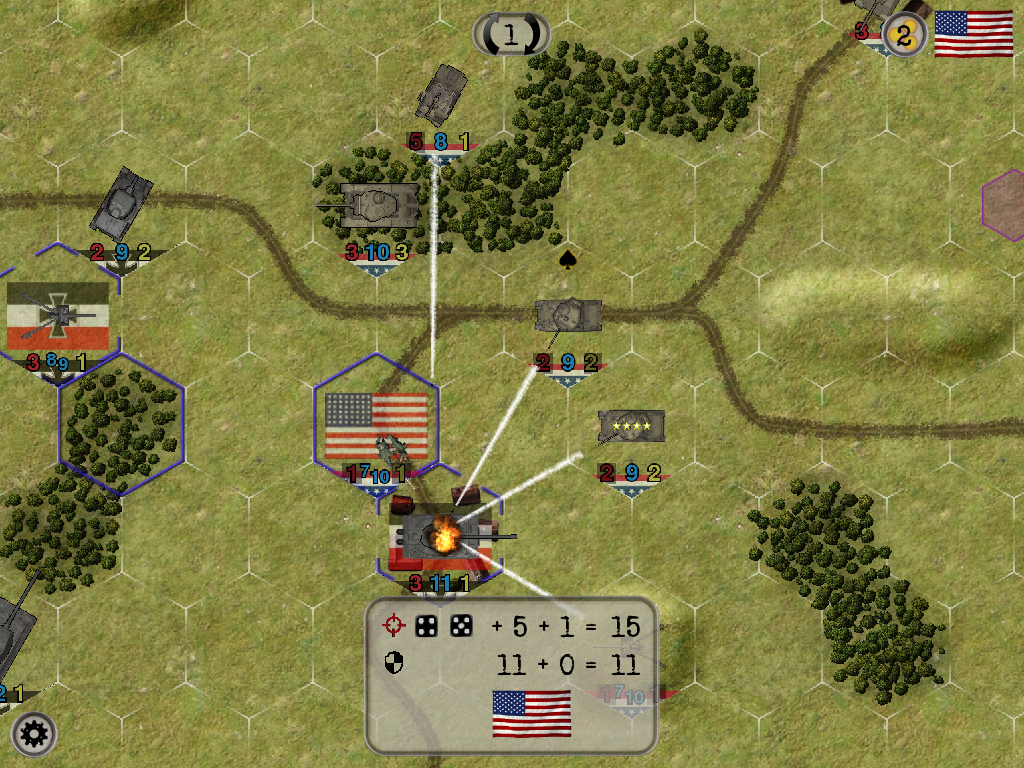Target the burning German tank
Image resolution: width=1024 pixels, height=768 pixels.
click(441, 537)
